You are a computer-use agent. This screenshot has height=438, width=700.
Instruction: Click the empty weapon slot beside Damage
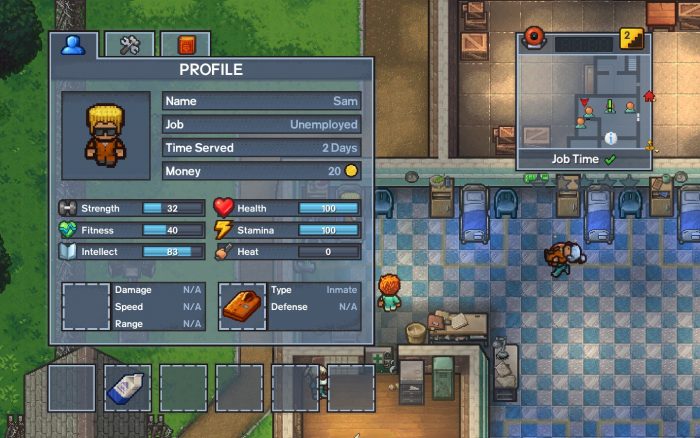pos(86,307)
